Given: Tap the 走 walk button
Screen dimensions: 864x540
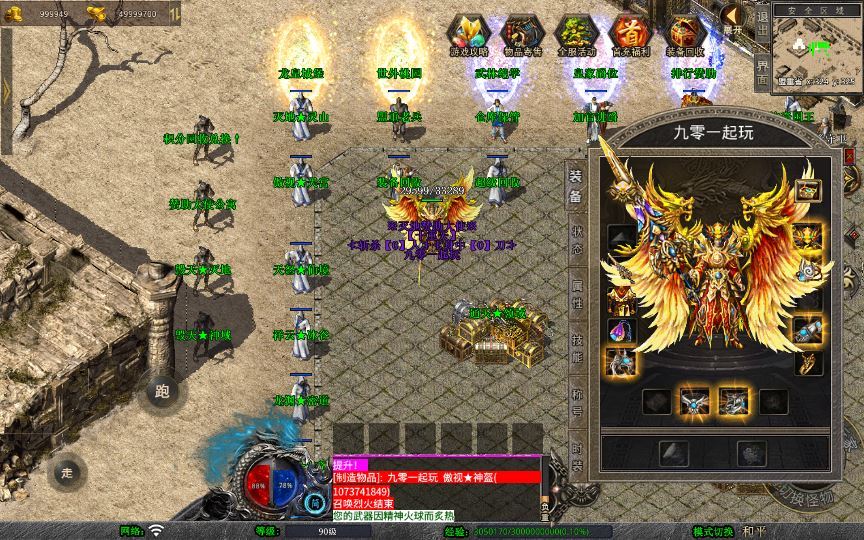Looking at the screenshot, I should (67, 471).
